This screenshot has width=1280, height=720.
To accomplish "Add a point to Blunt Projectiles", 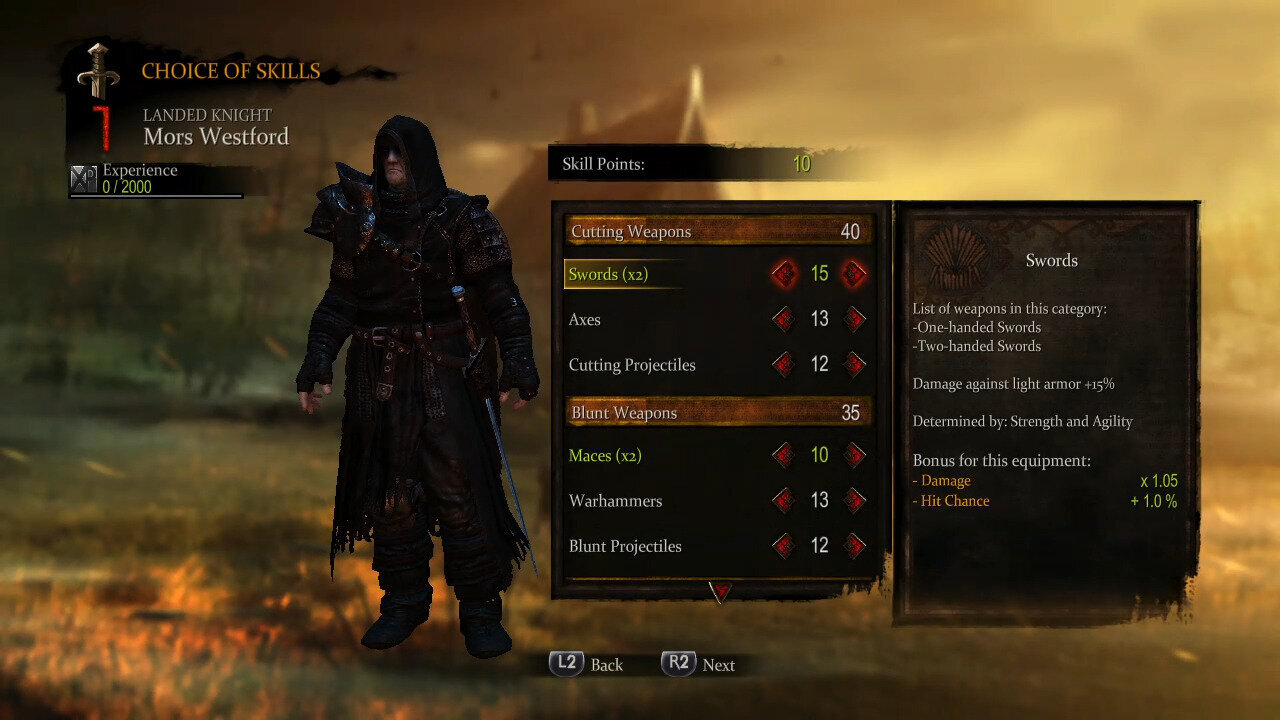I will pyautogui.click(x=854, y=546).
